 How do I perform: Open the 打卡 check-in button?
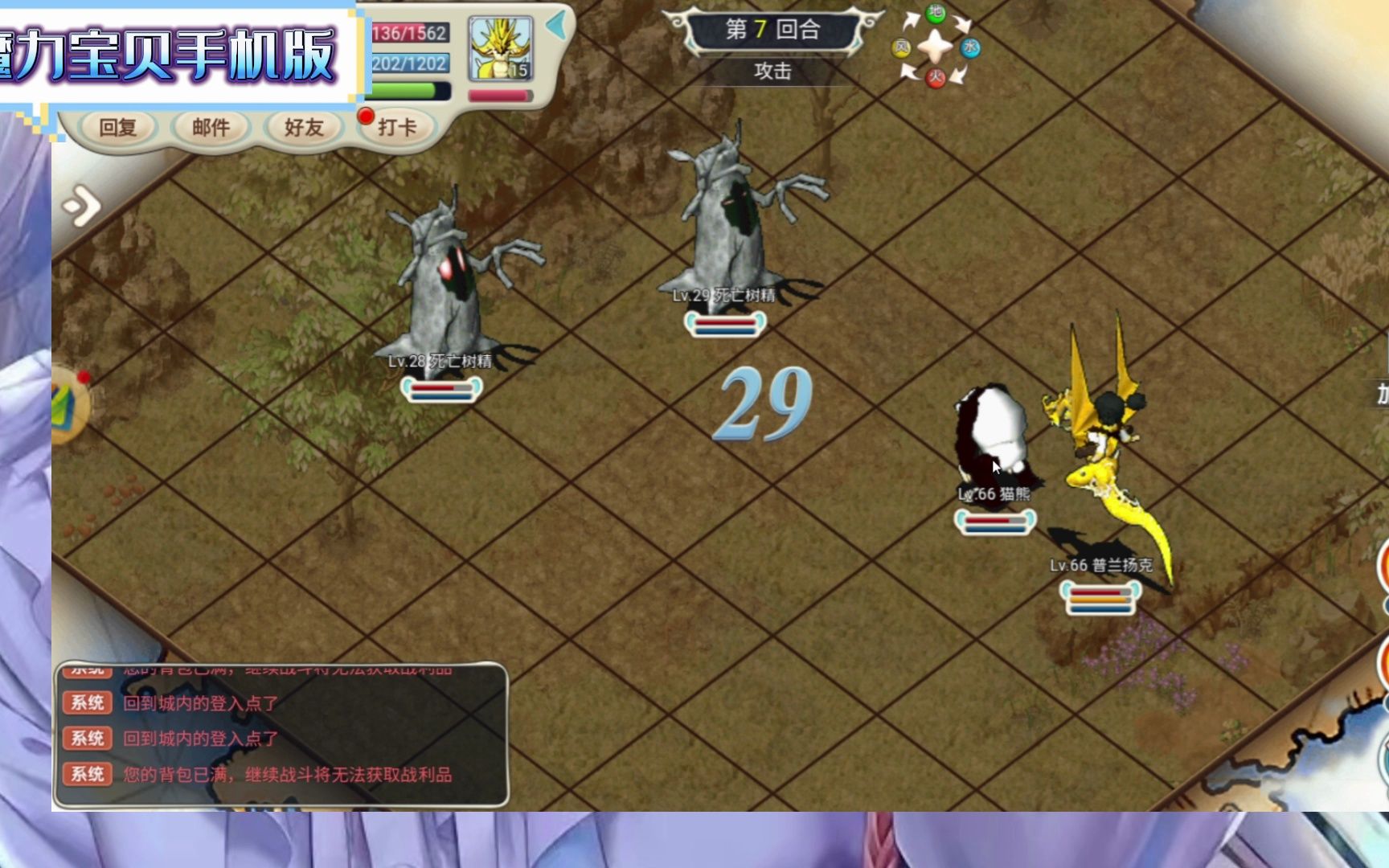pyautogui.click(x=396, y=127)
